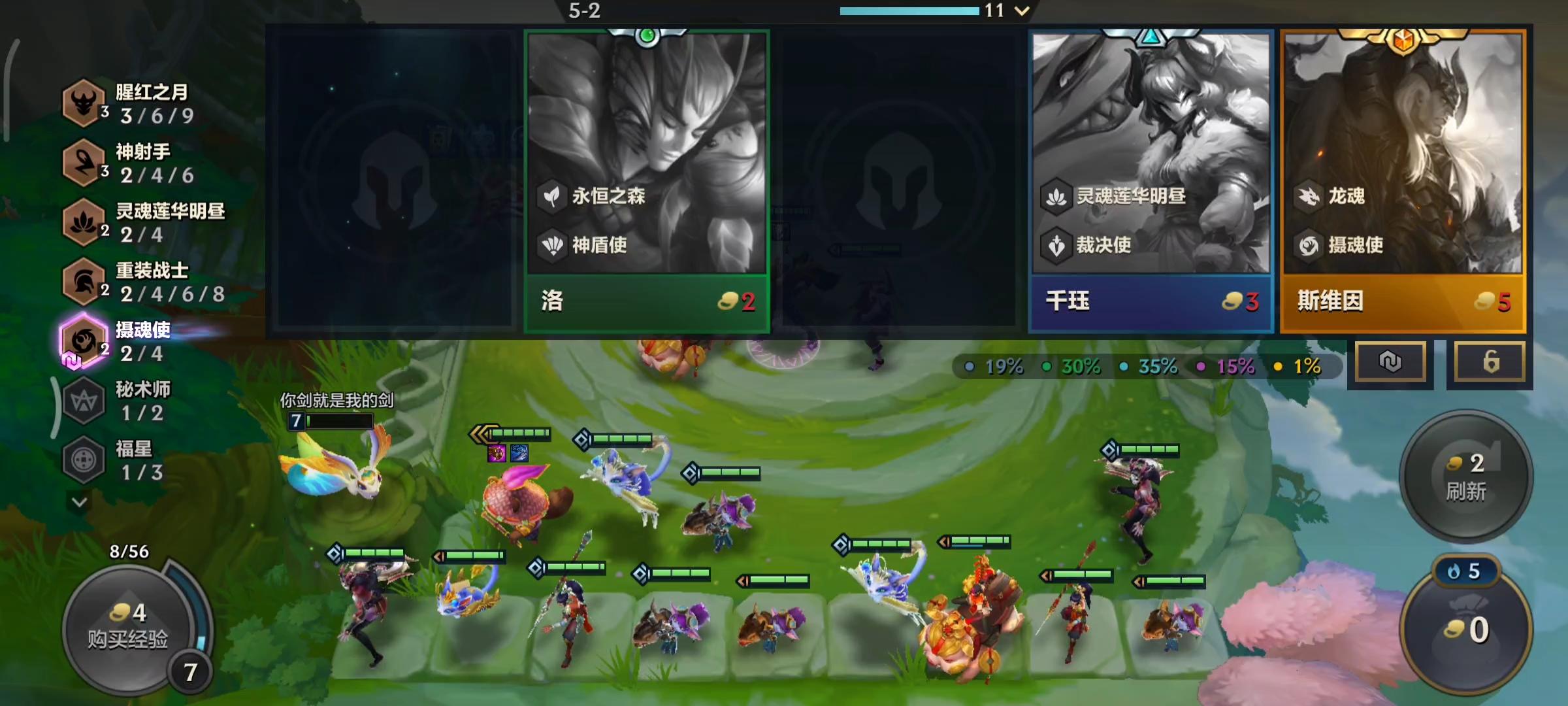
Task: Show the 神射手 trait info
Action: coord(84,163)
